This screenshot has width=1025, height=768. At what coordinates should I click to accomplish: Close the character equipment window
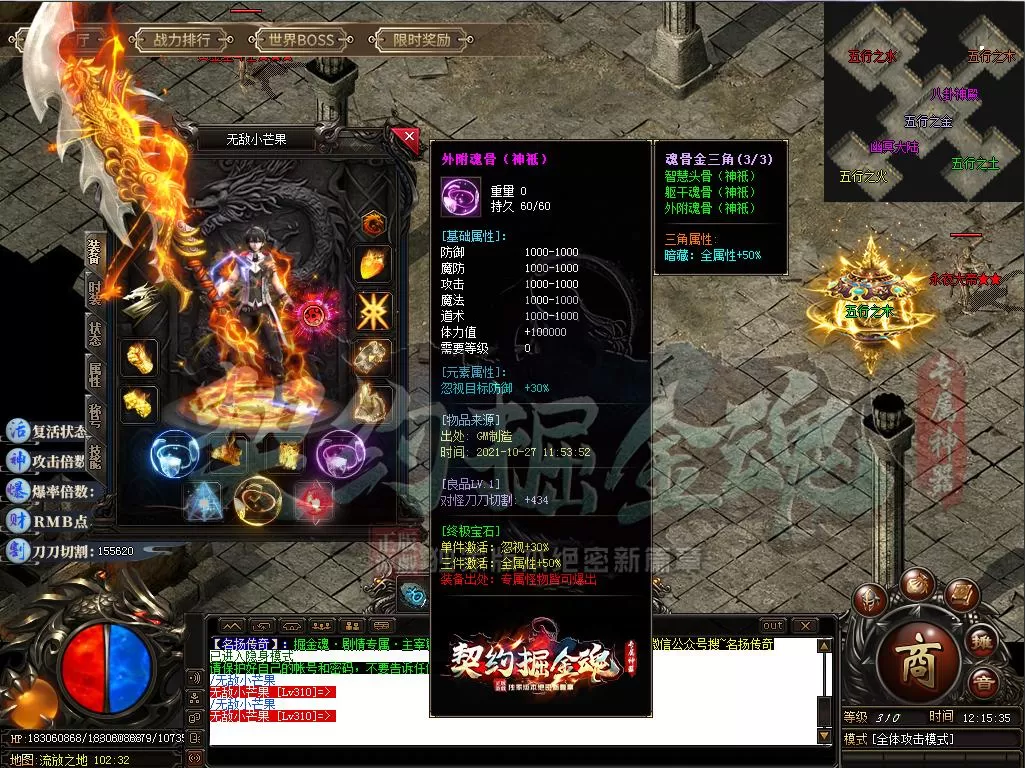click(x=405, y=138)
